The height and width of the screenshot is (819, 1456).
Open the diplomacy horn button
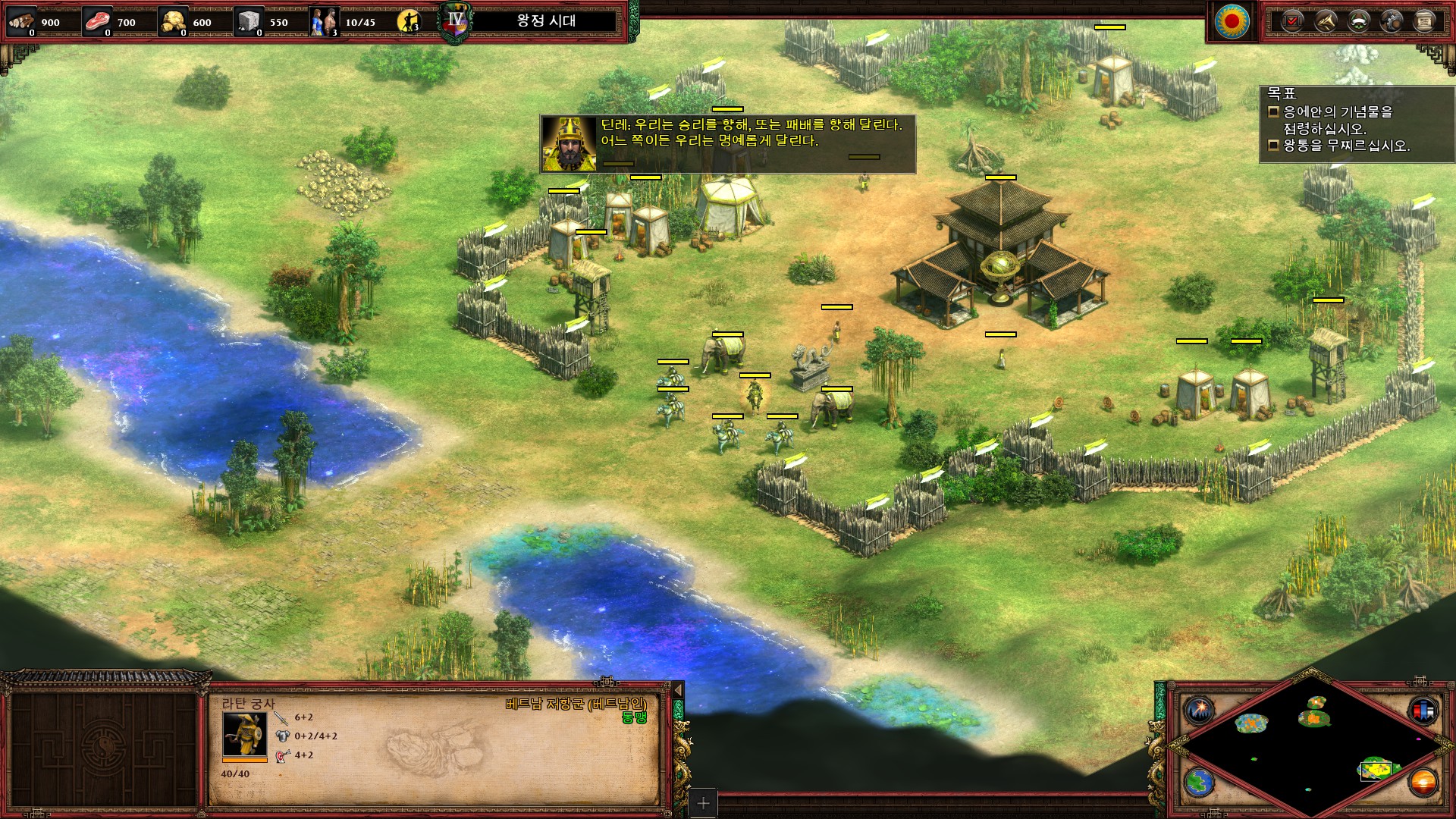tap(1325, 21)
